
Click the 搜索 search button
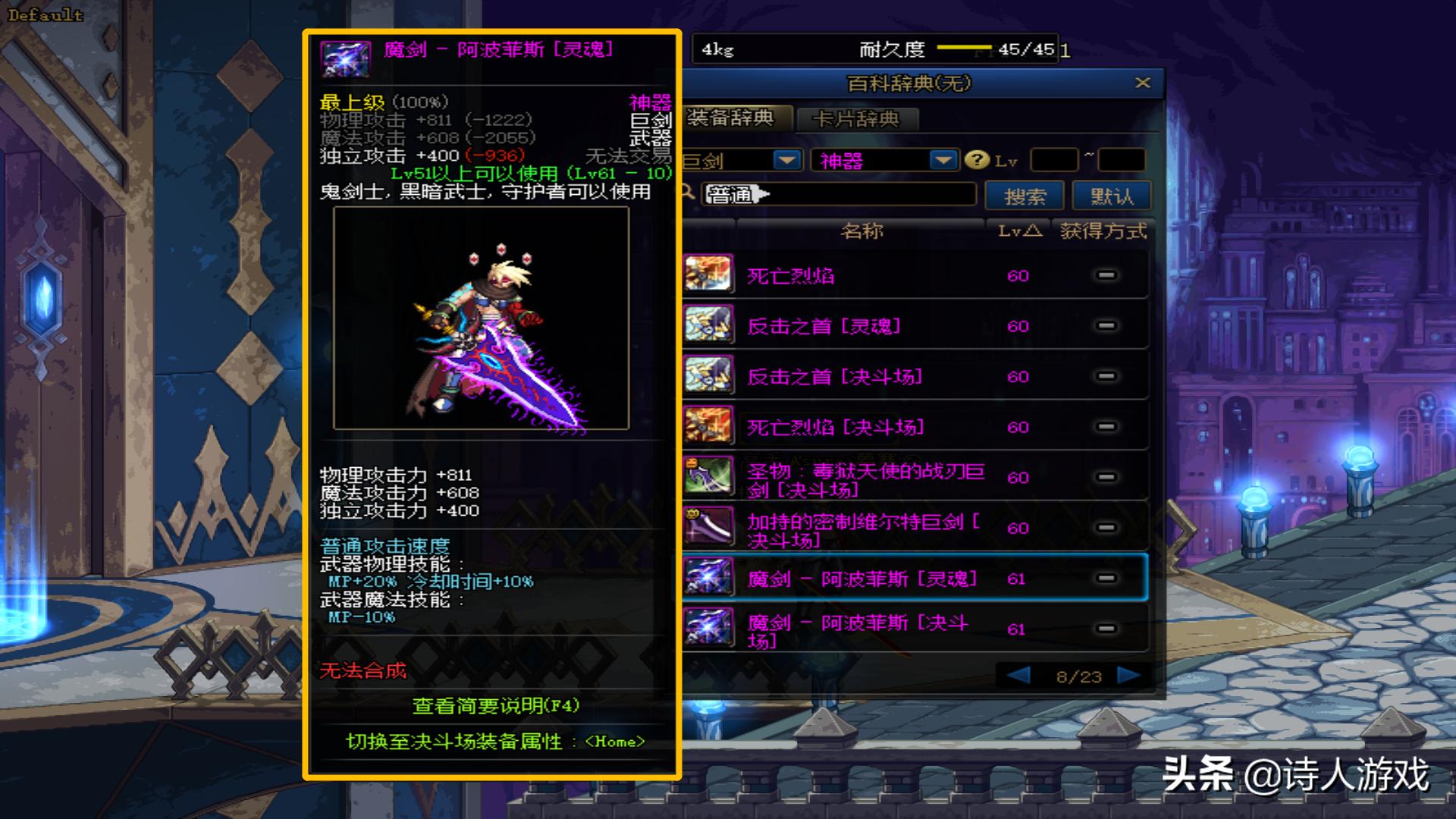point(1025,196)
